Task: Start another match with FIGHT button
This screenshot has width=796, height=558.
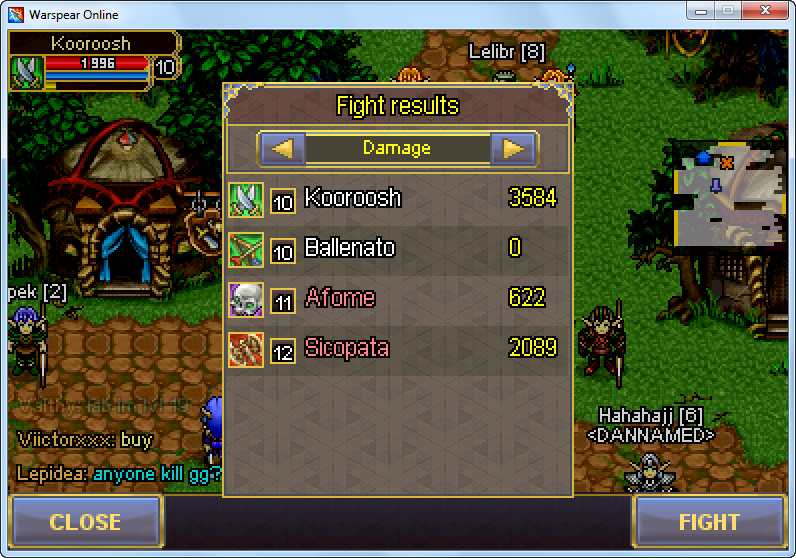Action: point(709,522)
